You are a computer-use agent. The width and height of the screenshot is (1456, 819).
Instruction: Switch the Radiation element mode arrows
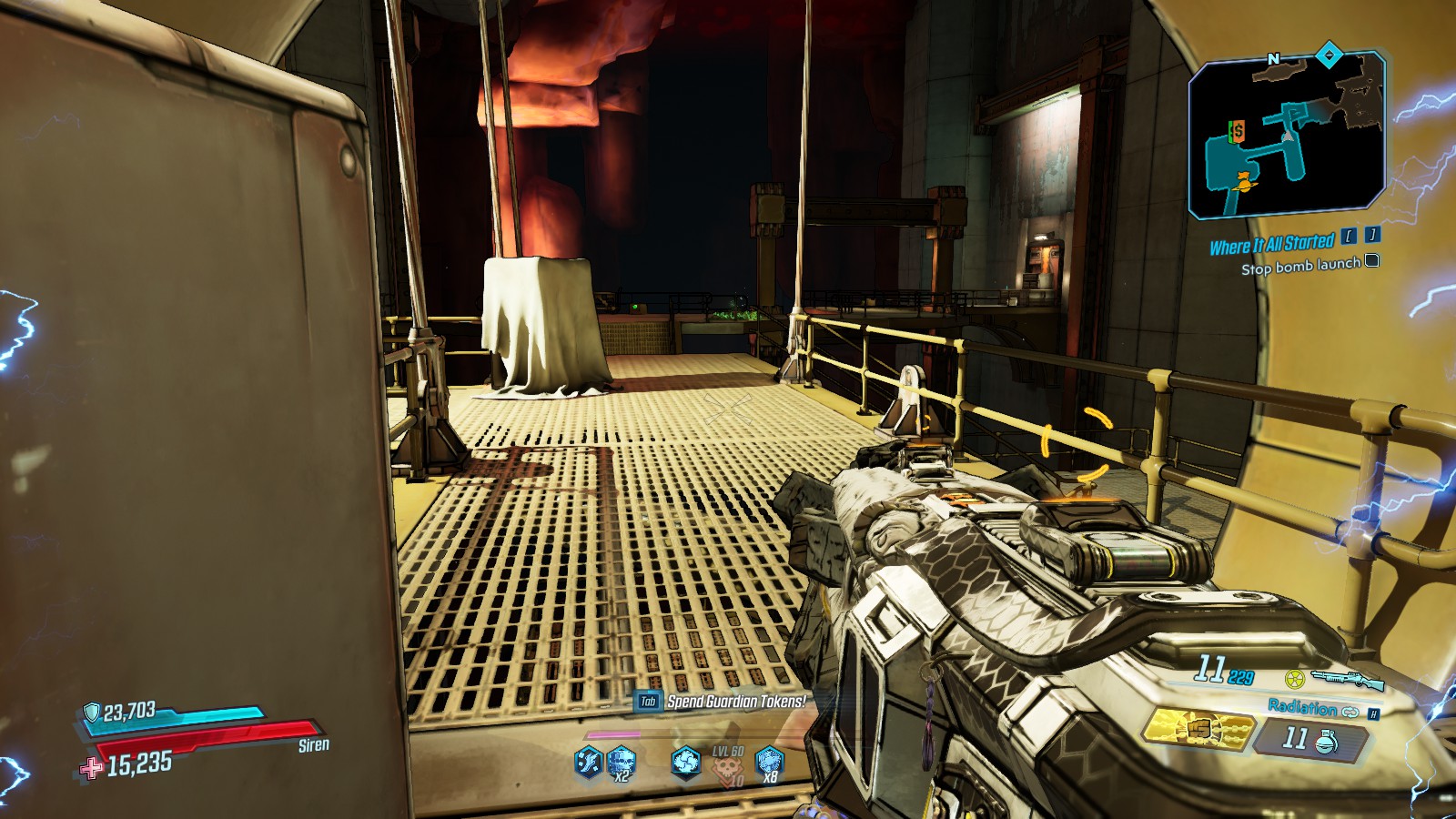click(x=1350, y=712)
